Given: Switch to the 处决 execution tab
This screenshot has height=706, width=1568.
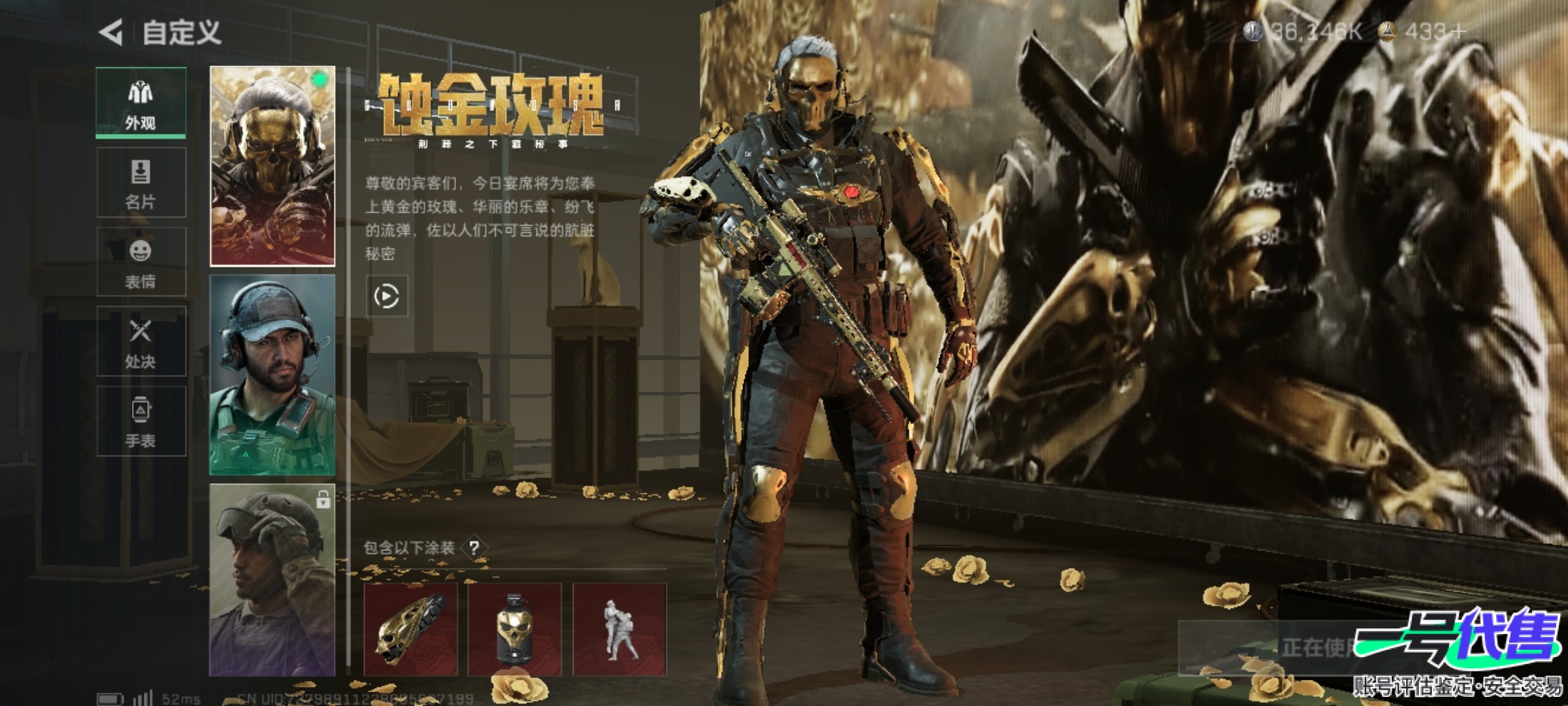Looking at the screenshot, I should [141, 342].
